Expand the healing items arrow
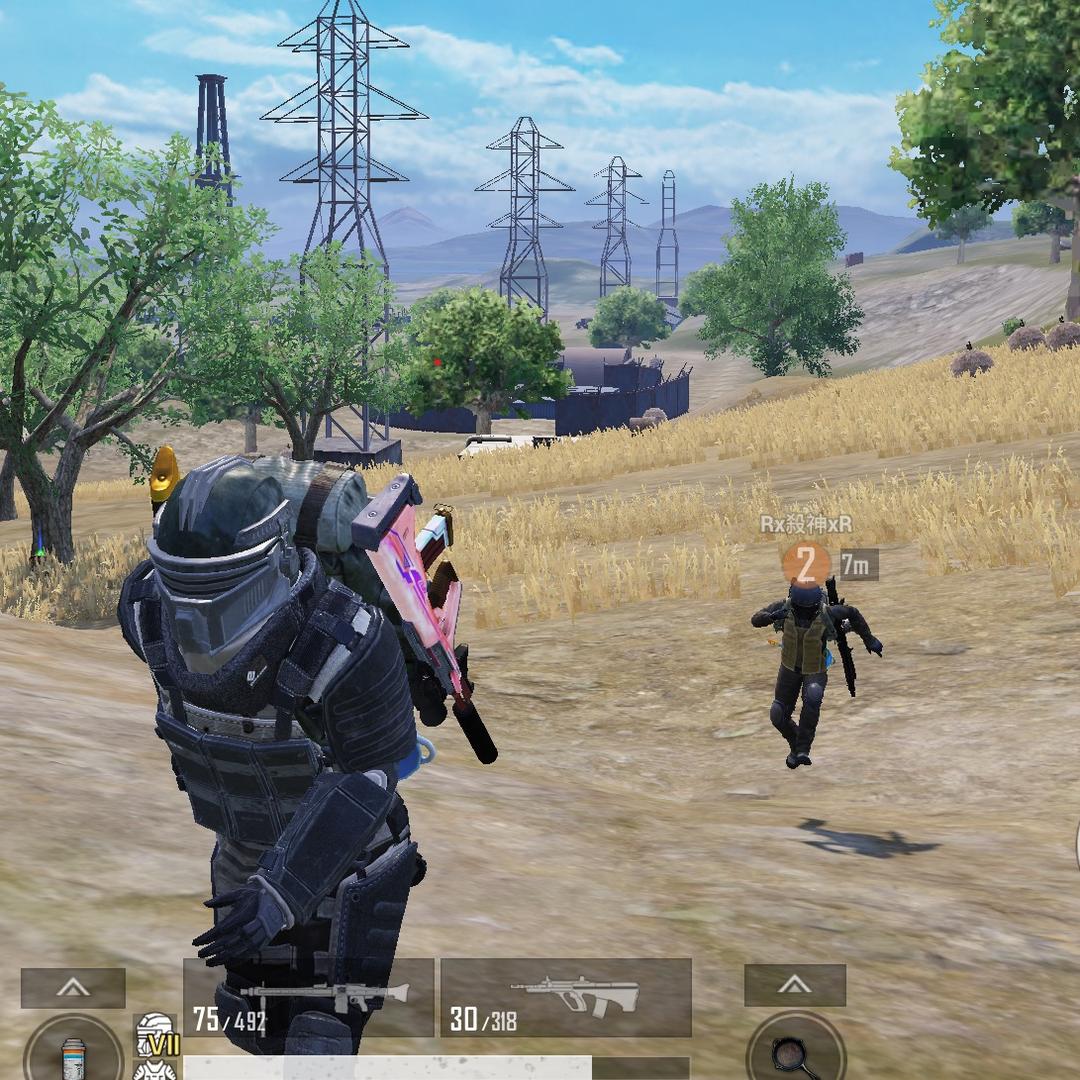The width and height of the screenshot is (1080, 1080). pyautogui.click(x=73, y=987)
